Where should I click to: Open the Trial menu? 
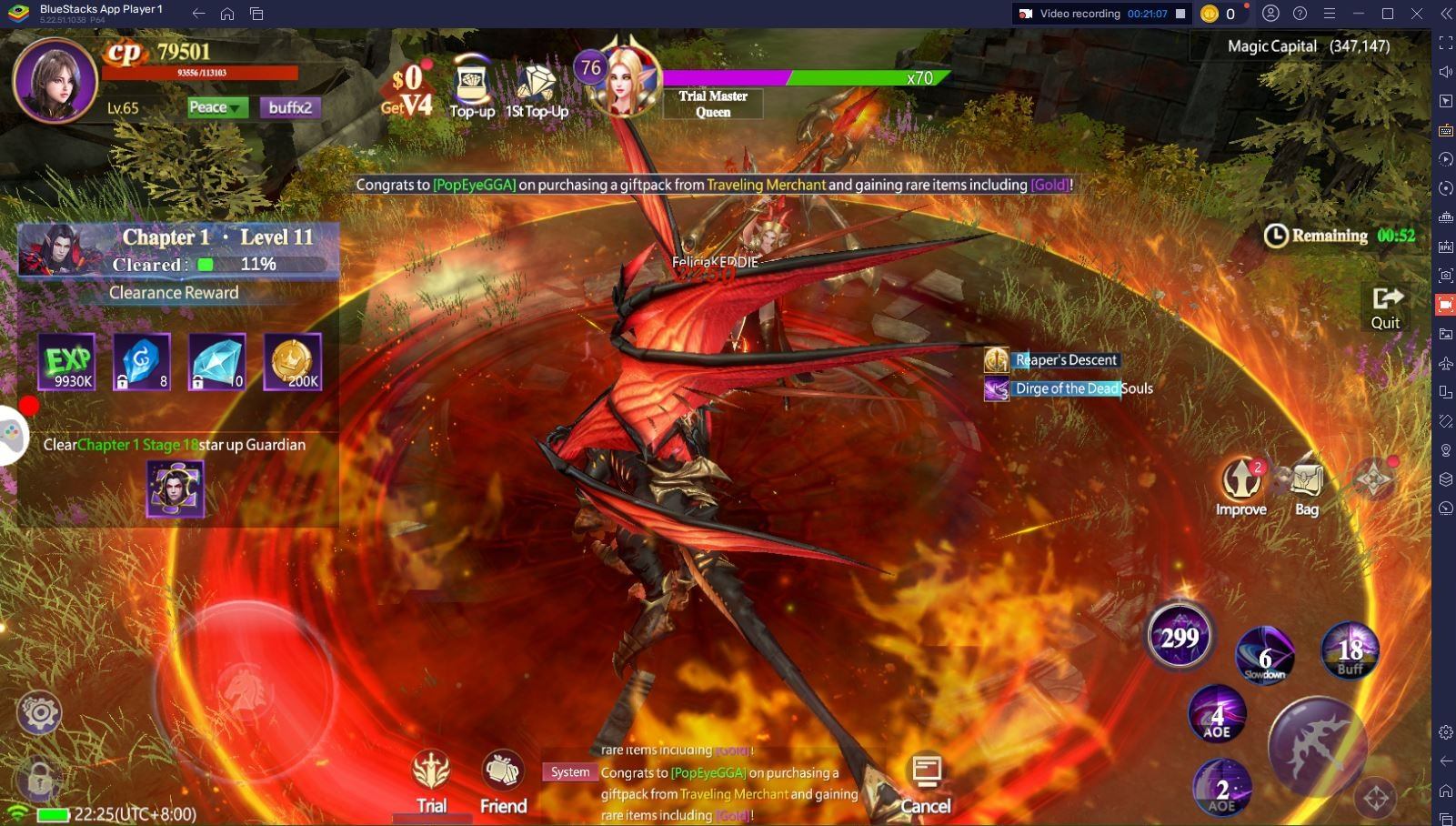coord(431,782)
